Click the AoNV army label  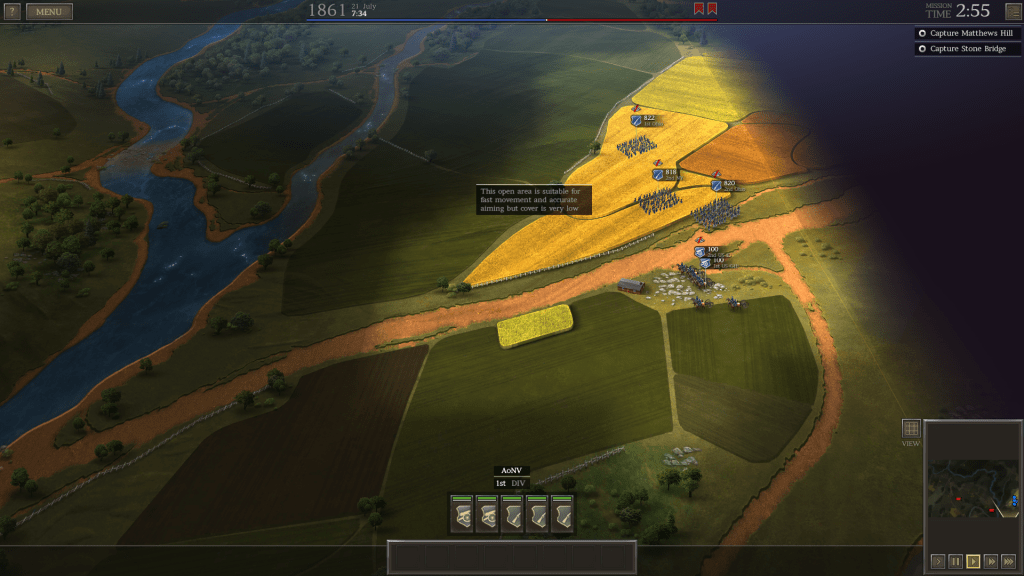point(511,471)
